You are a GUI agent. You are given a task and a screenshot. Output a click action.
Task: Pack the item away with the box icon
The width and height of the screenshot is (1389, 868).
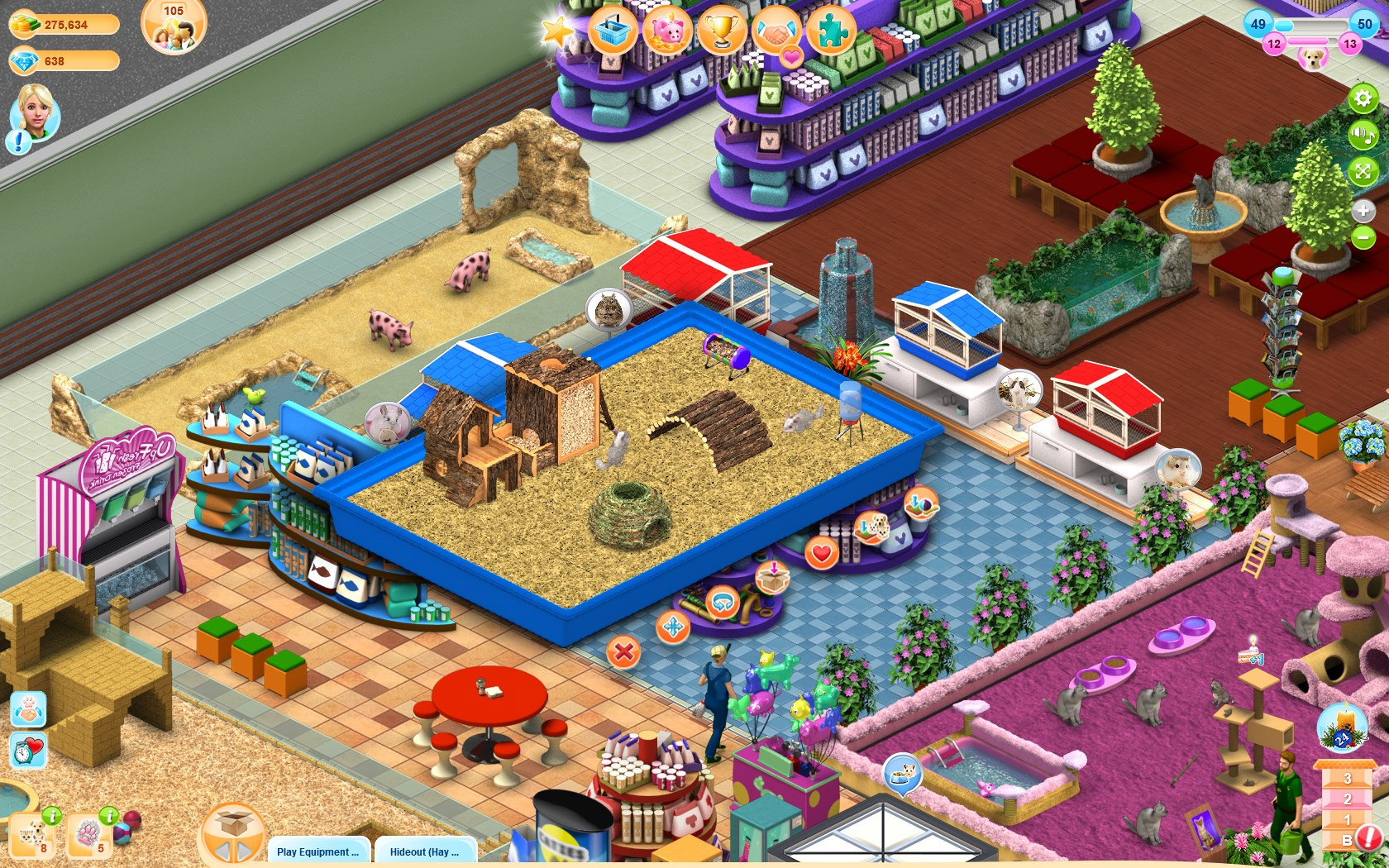772,578
